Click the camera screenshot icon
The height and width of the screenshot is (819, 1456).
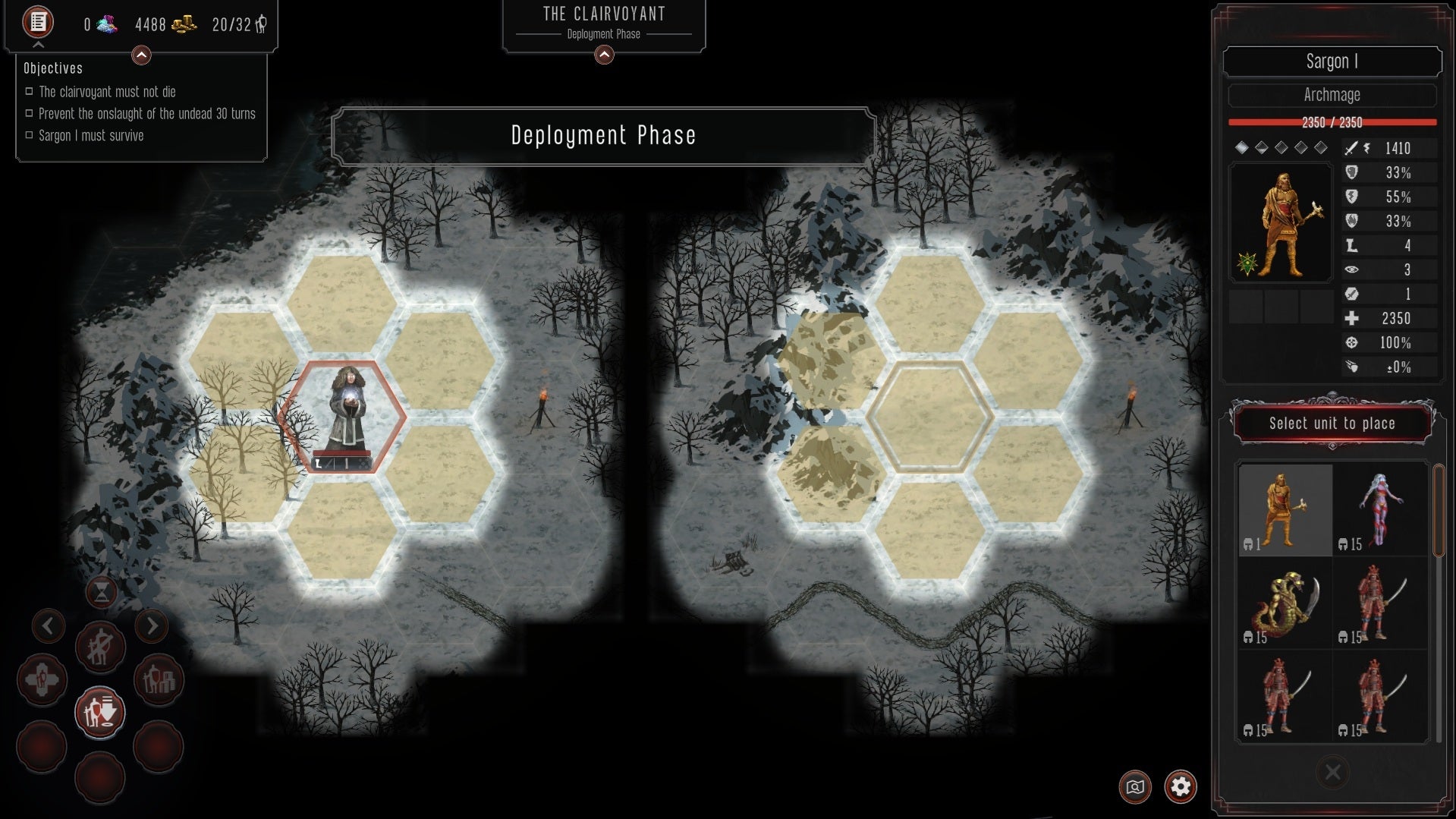[x=1134, y=787]
